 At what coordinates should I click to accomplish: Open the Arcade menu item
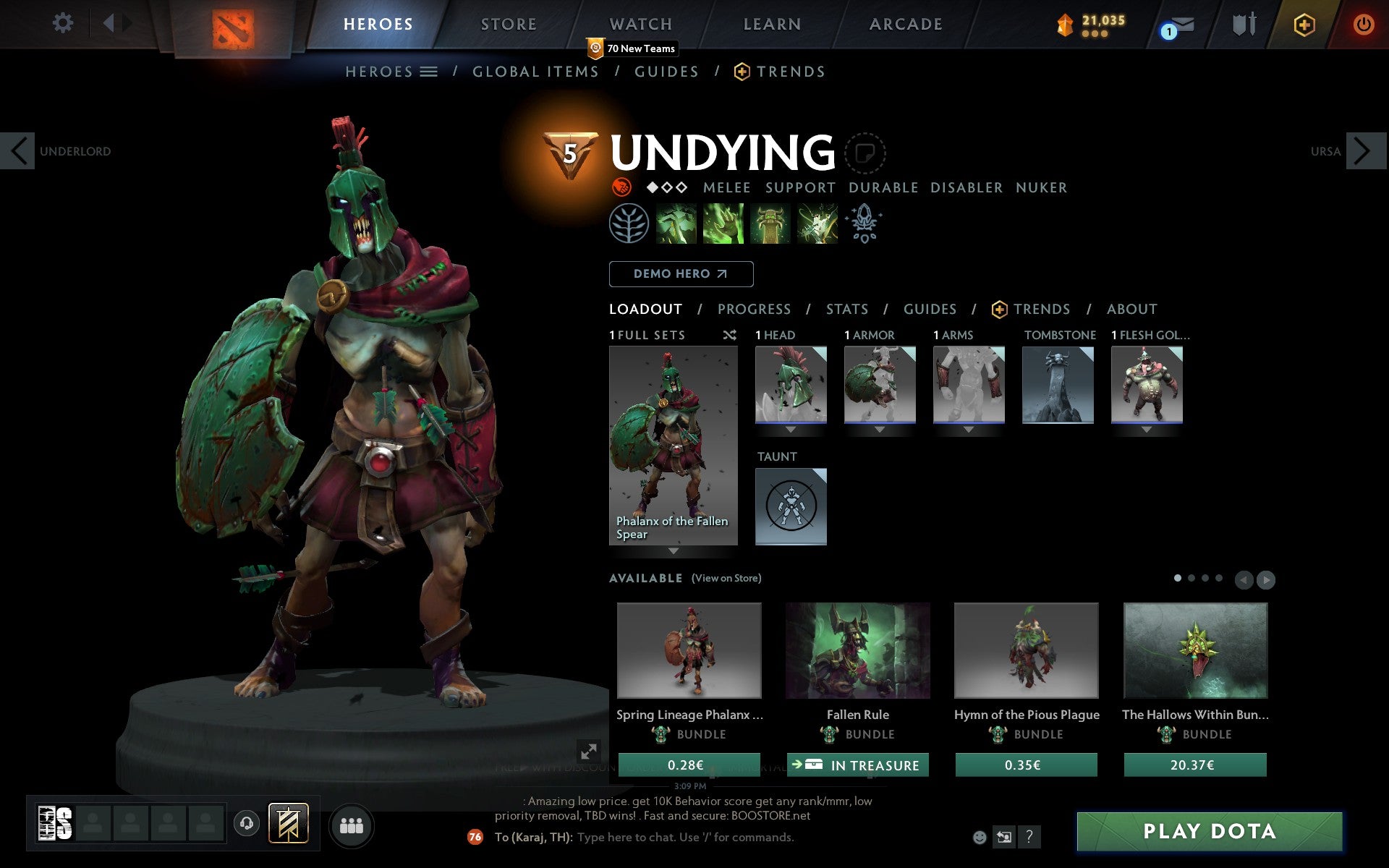(905, 24)
